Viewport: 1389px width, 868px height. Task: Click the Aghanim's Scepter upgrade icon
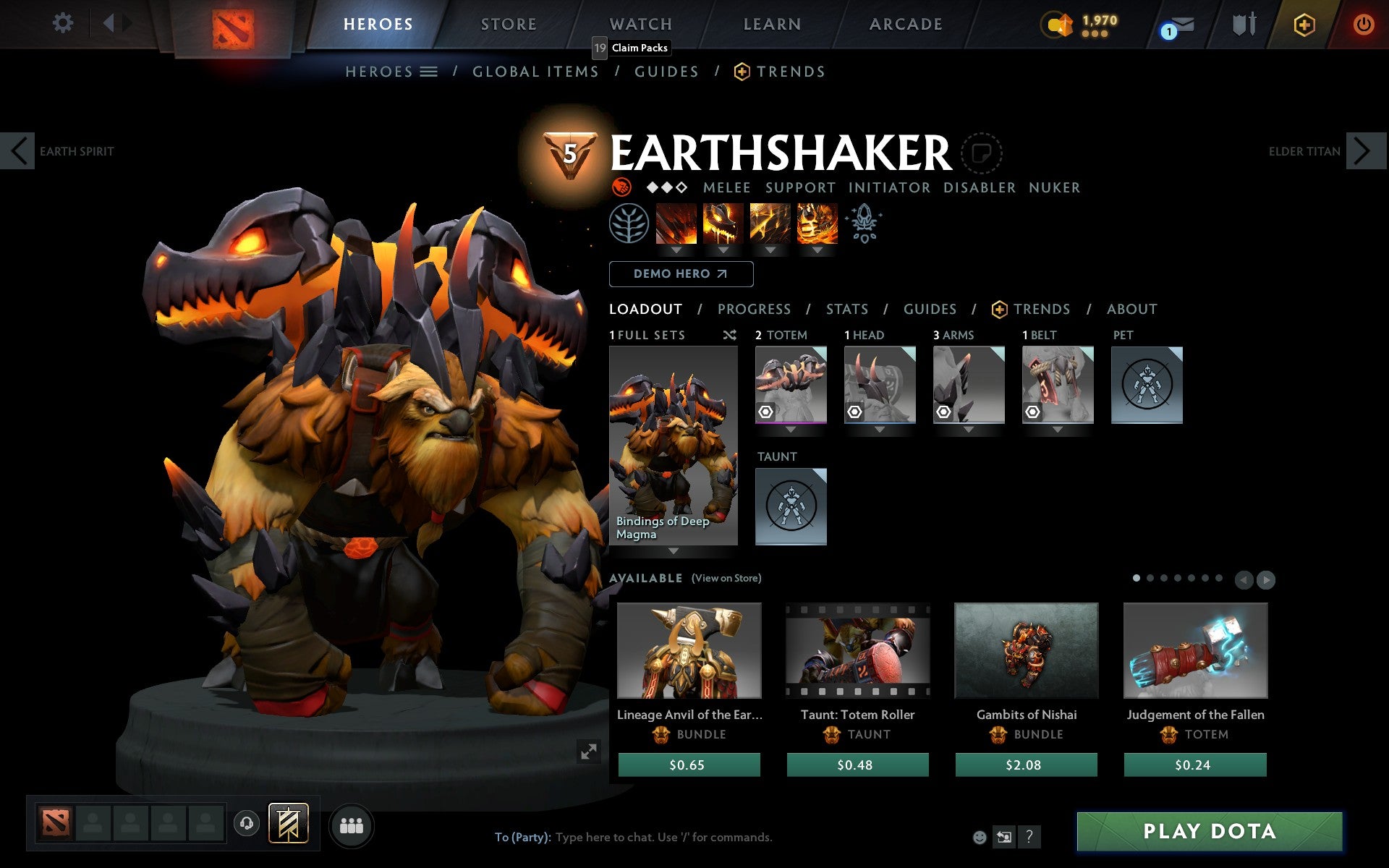click(x=865, y=224)
